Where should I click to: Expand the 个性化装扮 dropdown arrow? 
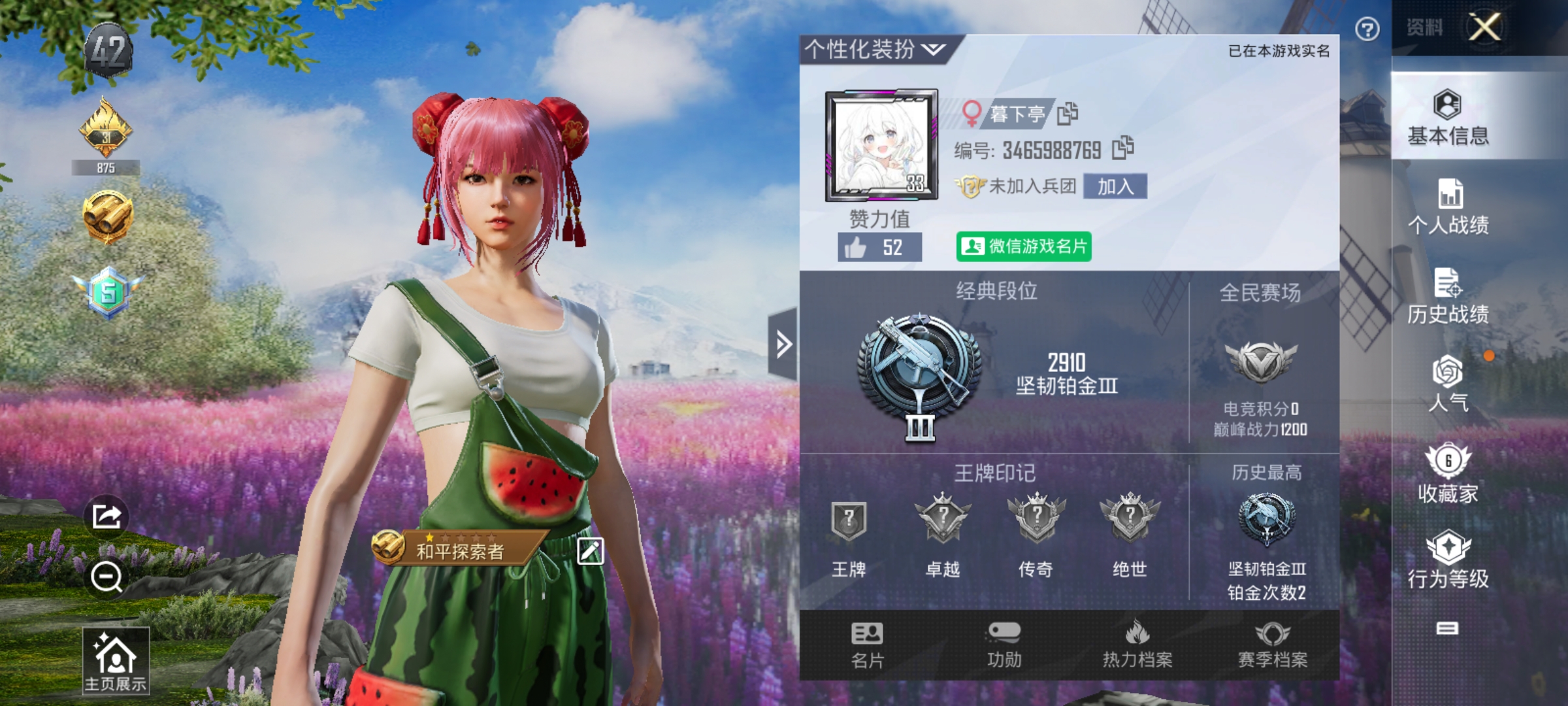933,48
